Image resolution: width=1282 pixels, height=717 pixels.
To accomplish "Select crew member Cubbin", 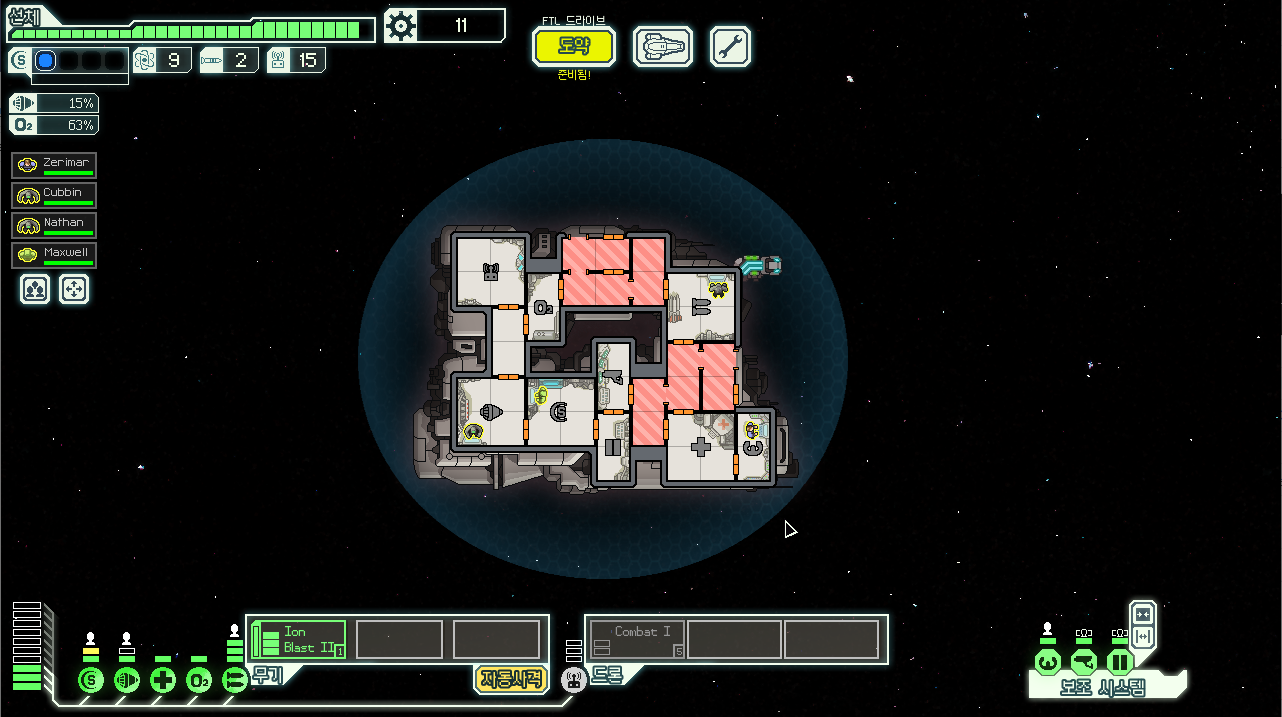I will click(55, 195).
